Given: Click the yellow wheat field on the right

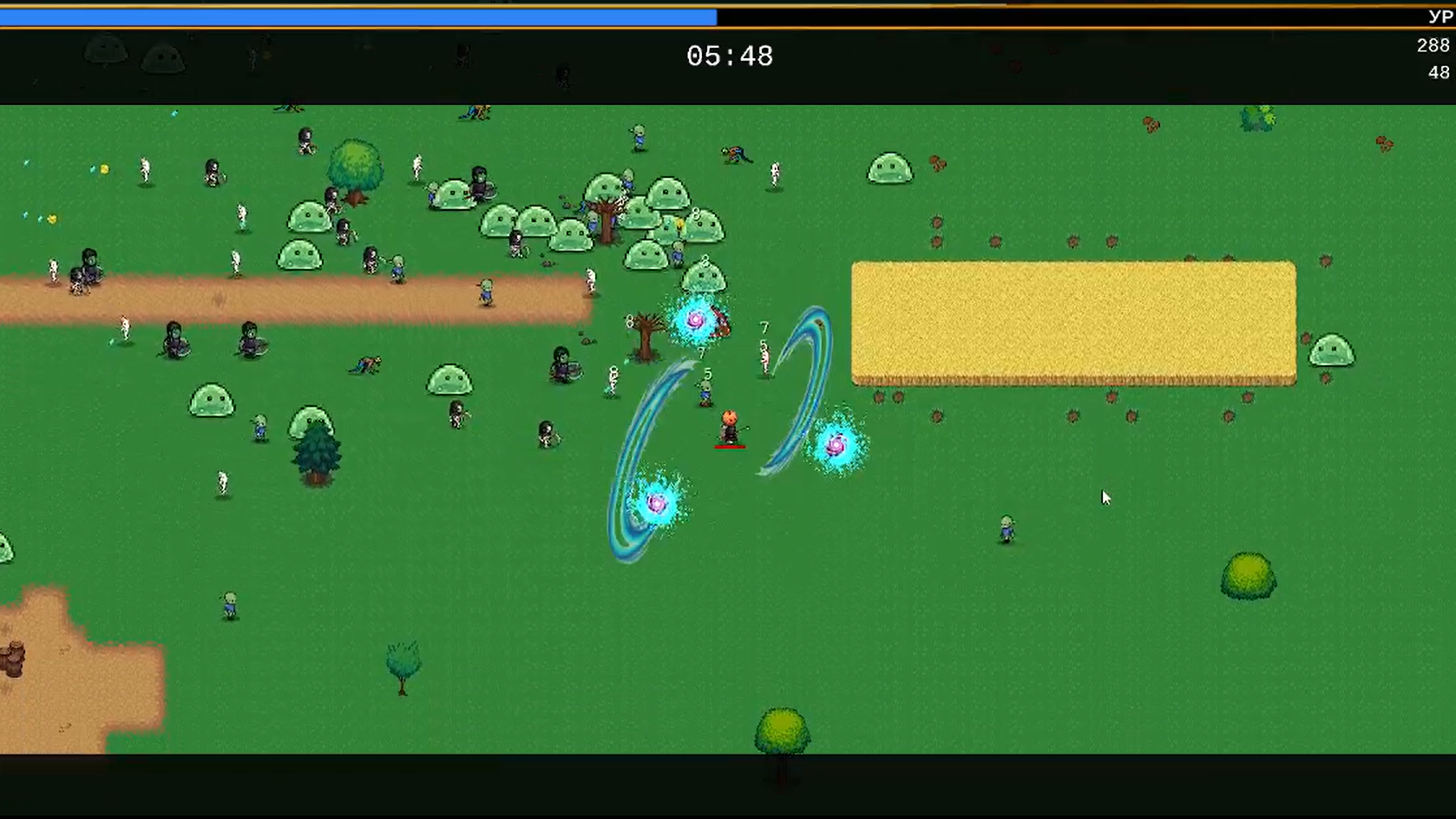Looking at the screenshot, I should tap(1072, 321).
